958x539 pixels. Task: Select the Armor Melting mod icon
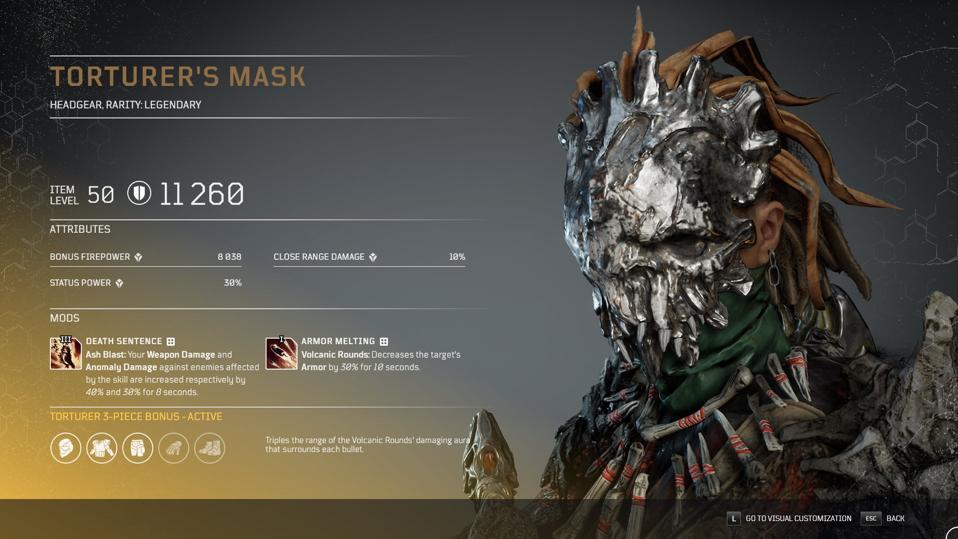[x=281, y=353]
